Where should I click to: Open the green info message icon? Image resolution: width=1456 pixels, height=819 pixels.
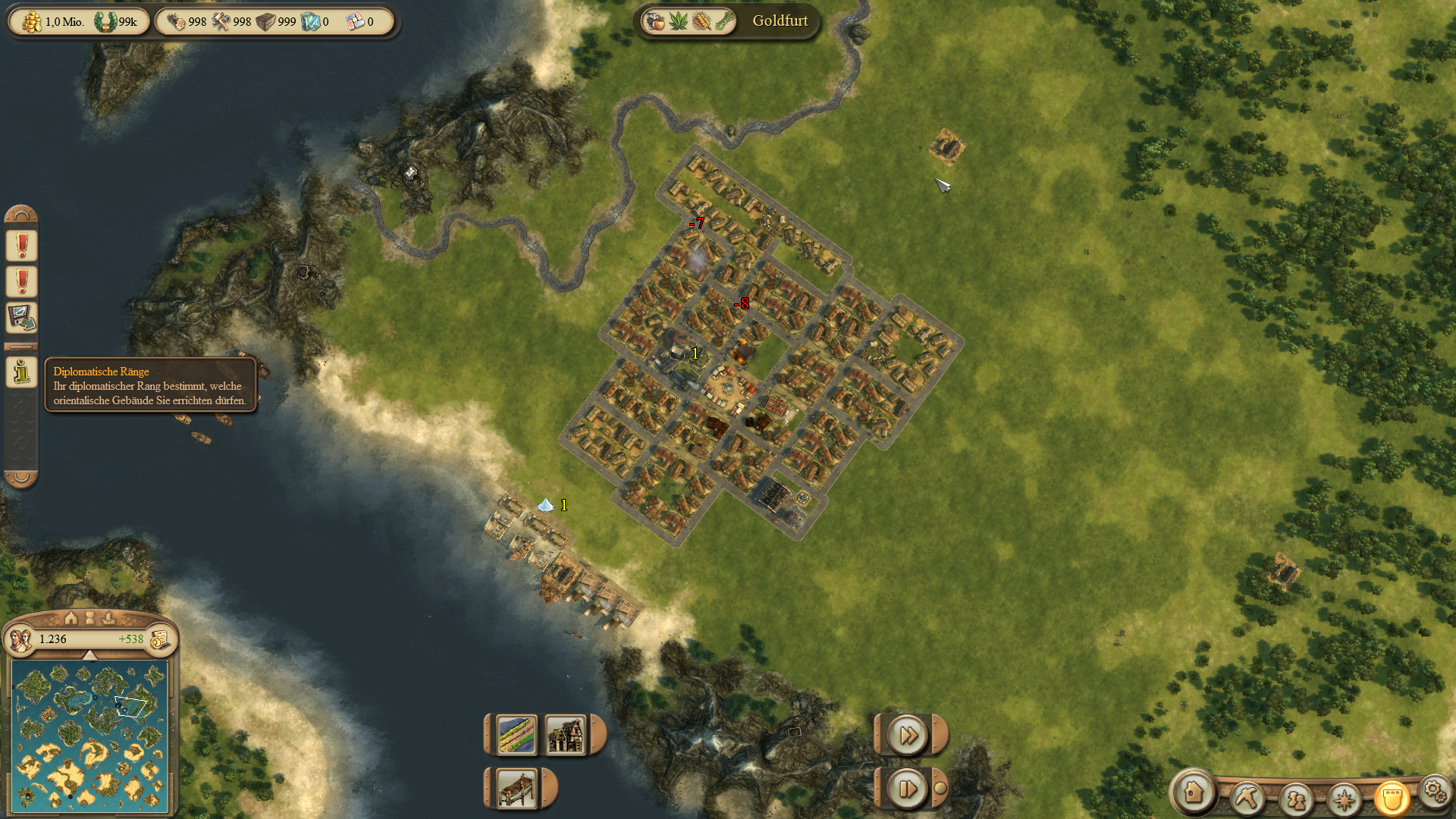coord(22,372)
